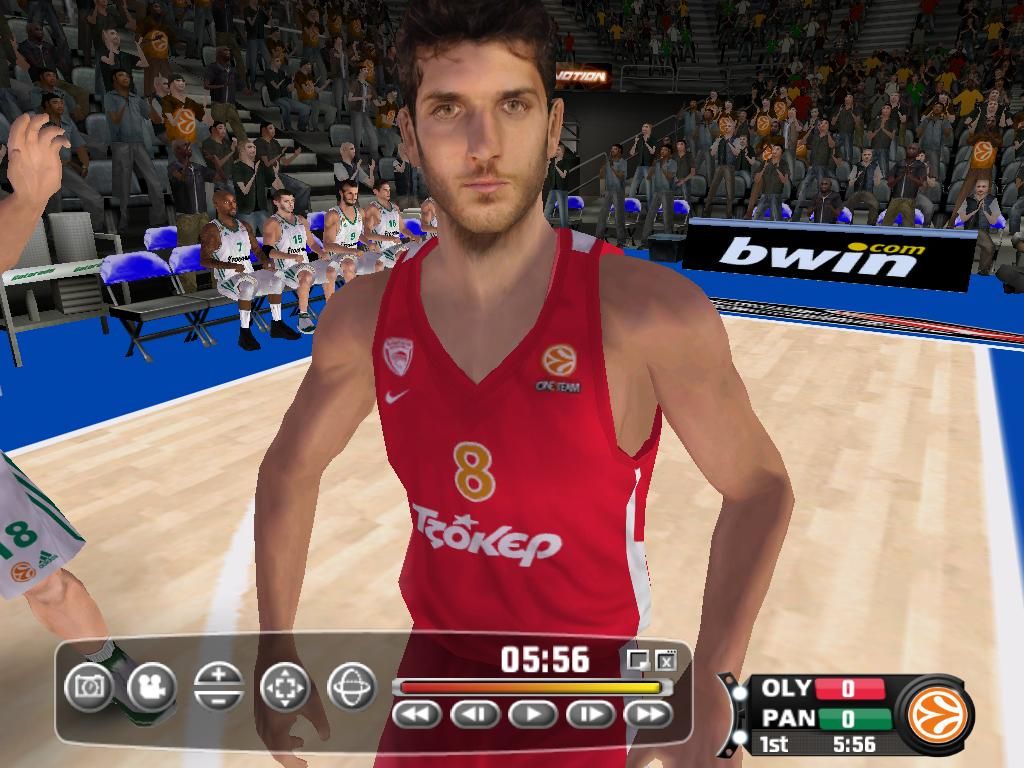
Task: Step the replay forward one frame
Action: pos(591,714)
